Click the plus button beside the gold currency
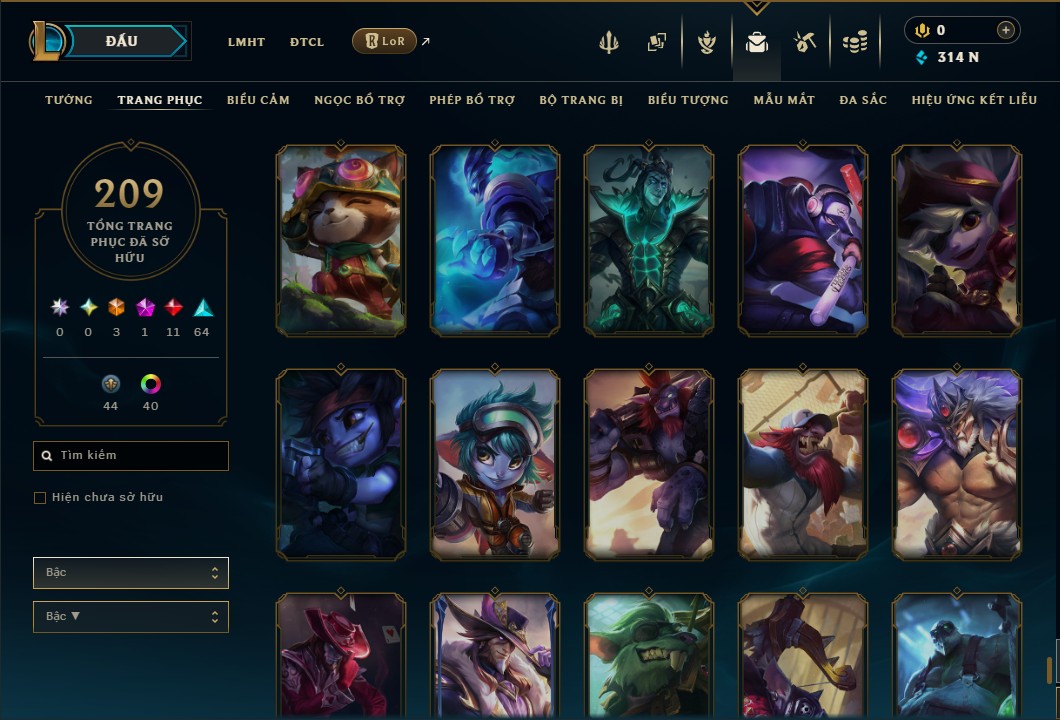Screen dimensions: 1060x720 tap(1005, 30)
